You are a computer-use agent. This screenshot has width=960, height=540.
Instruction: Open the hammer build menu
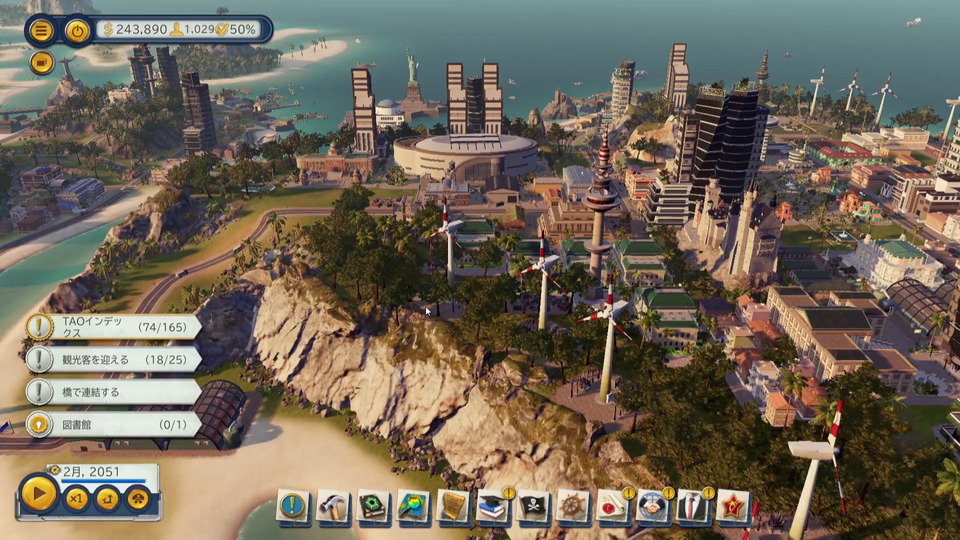click(333, 506)
